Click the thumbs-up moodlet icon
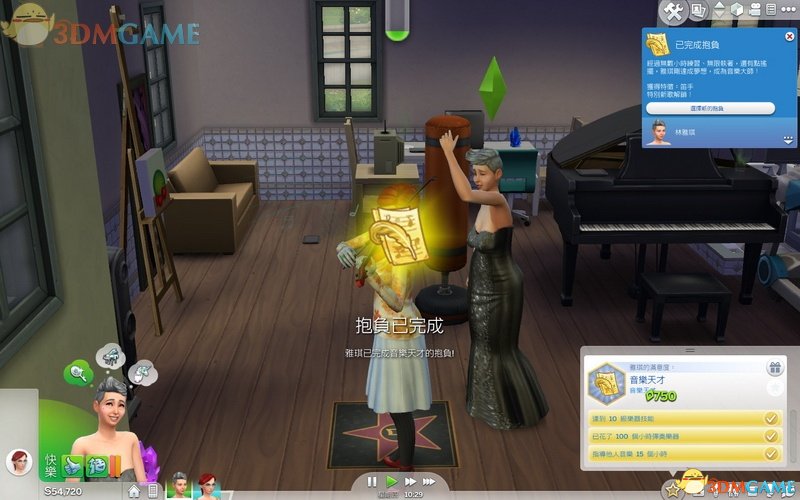800x500 pixels. click(x=74, y=463)
